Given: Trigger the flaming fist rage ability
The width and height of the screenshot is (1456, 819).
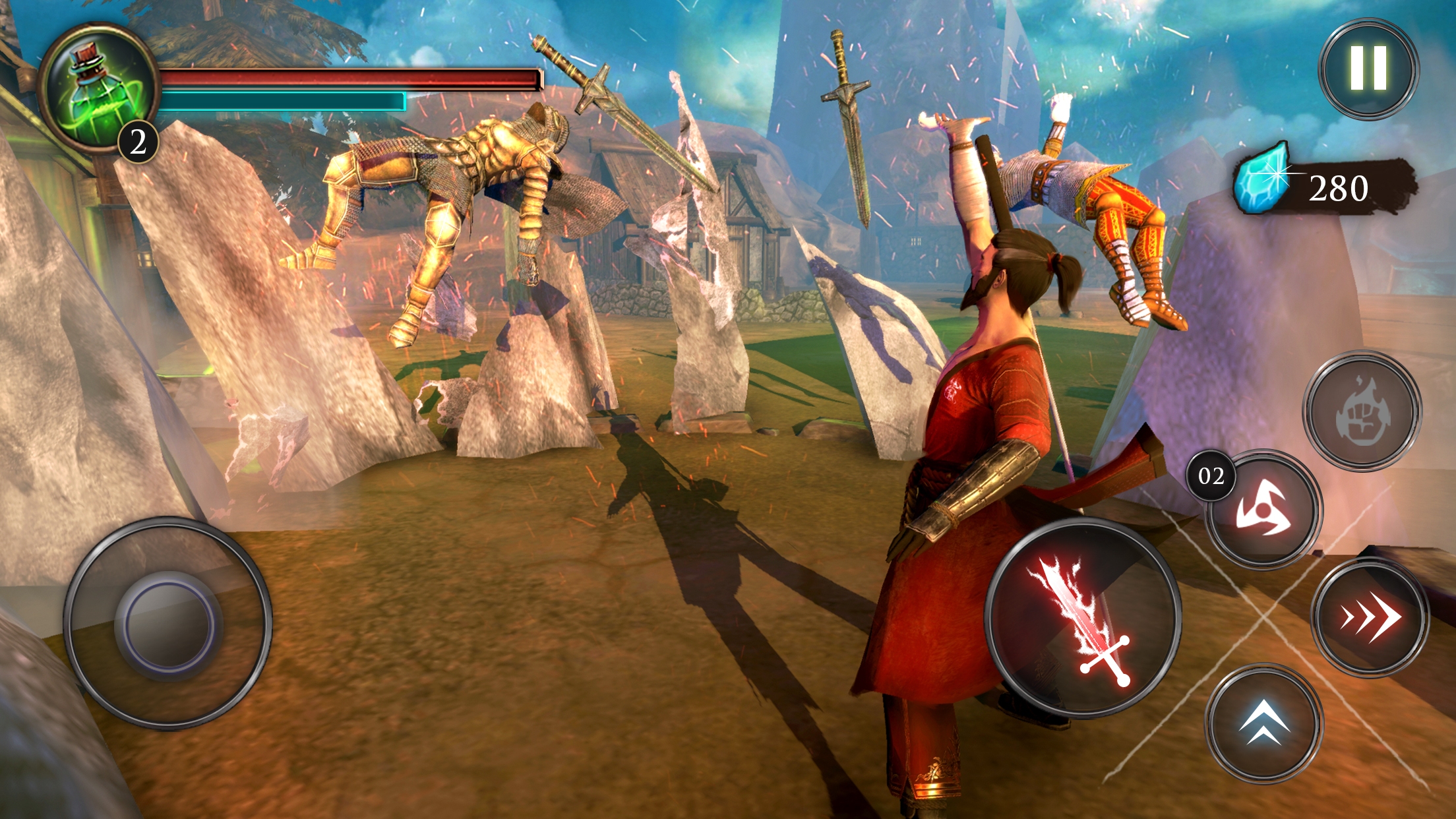Looking at the screenshot, I should [1362, 411].
